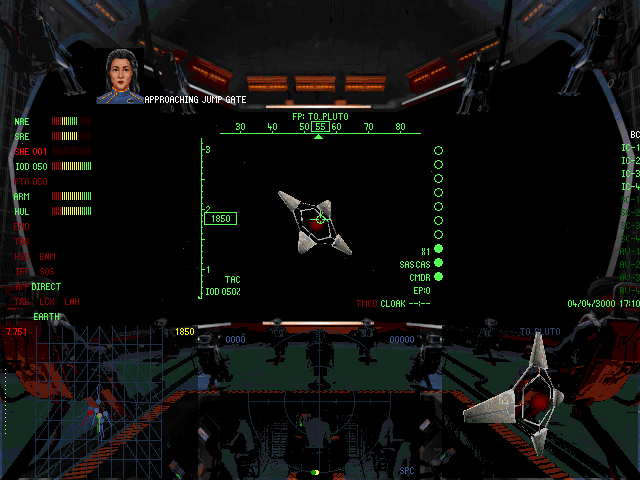Click the commander's portrait
The width and height of the screenshot is (640, 480).
pyautogui.click(x=119, y=74)
